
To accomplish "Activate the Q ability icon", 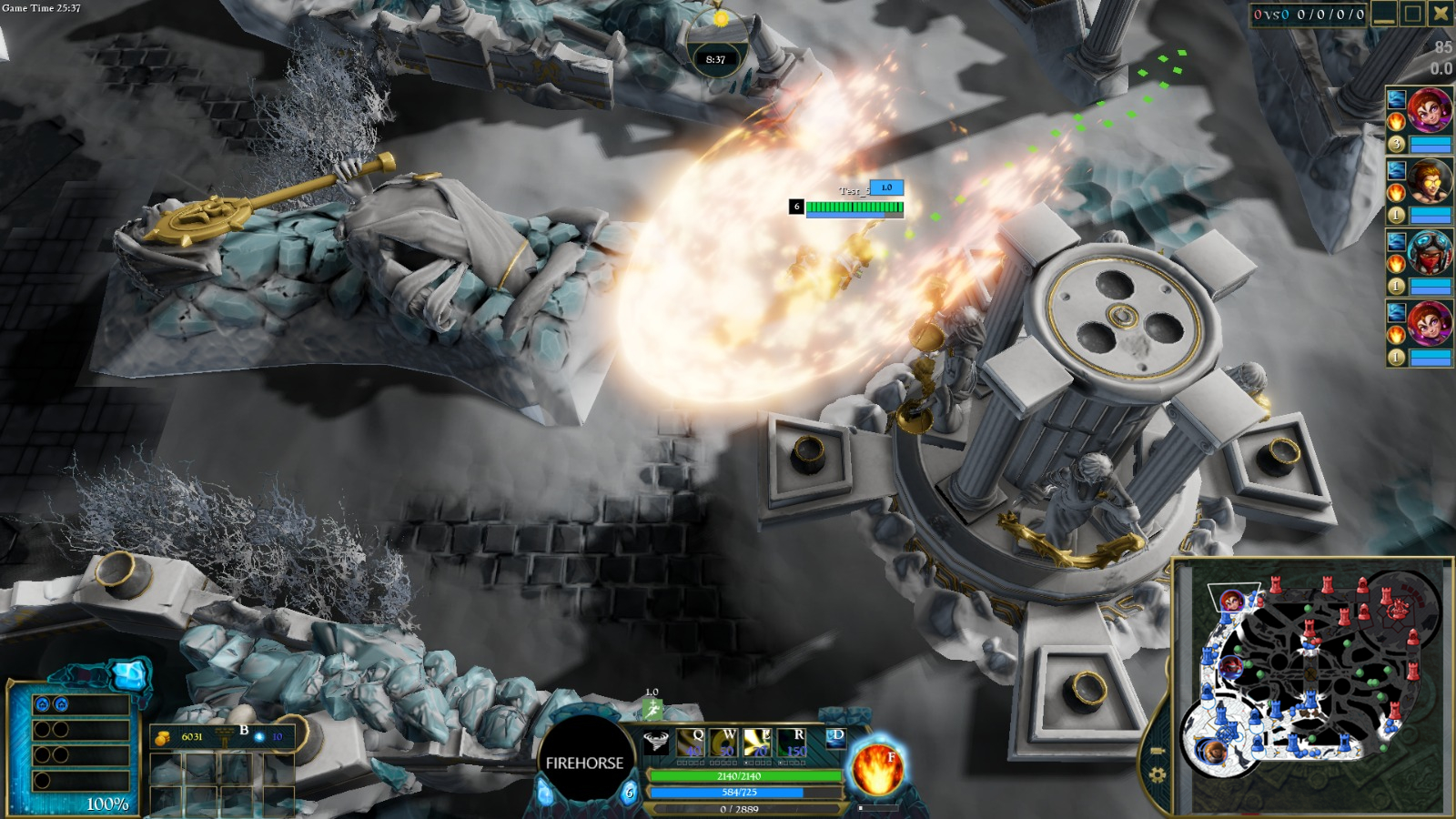I will click(x=690, y=743).
